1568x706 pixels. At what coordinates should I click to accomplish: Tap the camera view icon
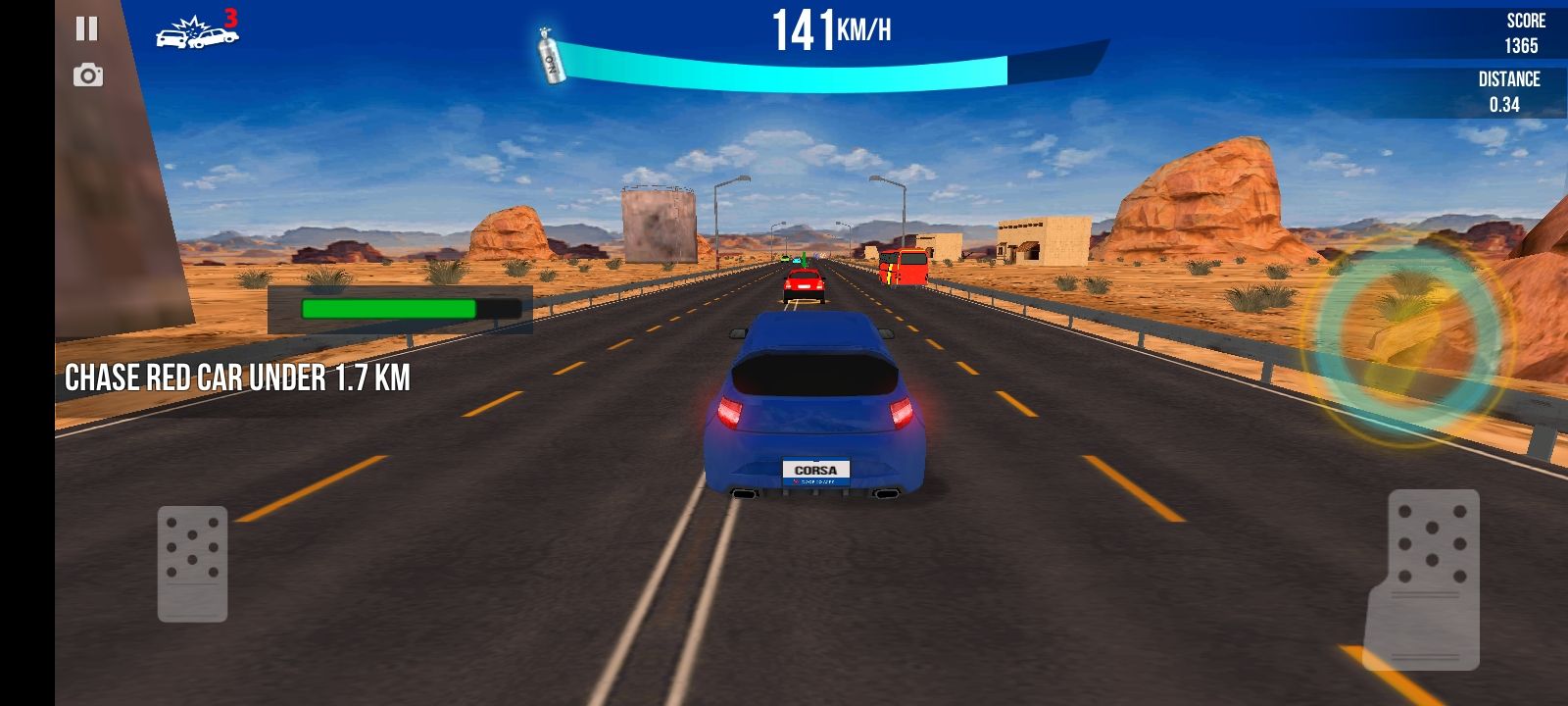pos(88,76)
